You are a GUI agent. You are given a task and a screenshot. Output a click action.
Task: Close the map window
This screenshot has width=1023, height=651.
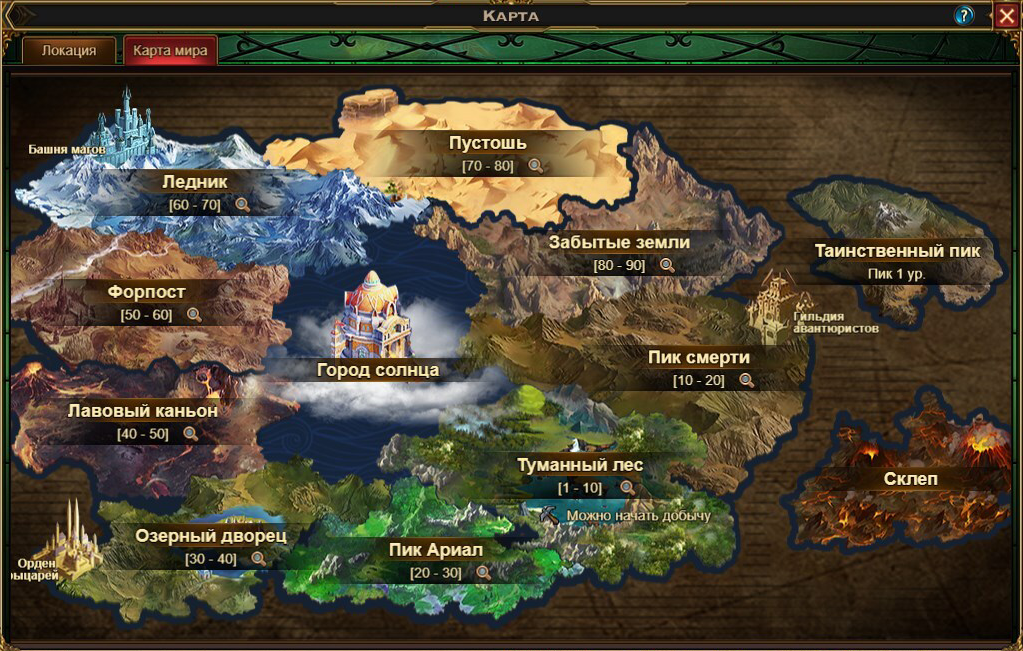1006,15
